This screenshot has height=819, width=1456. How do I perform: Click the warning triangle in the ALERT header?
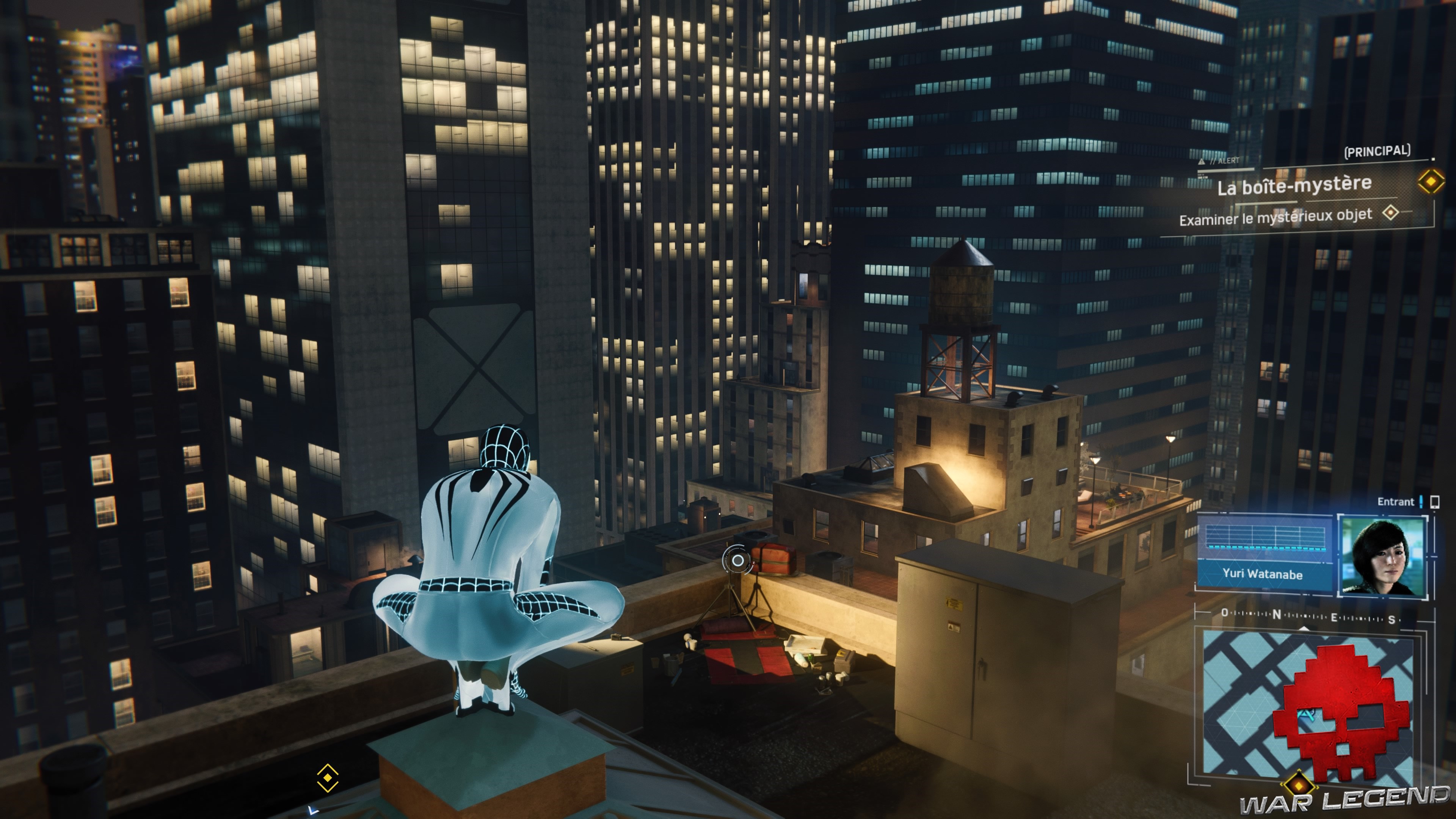[1202, 162]
